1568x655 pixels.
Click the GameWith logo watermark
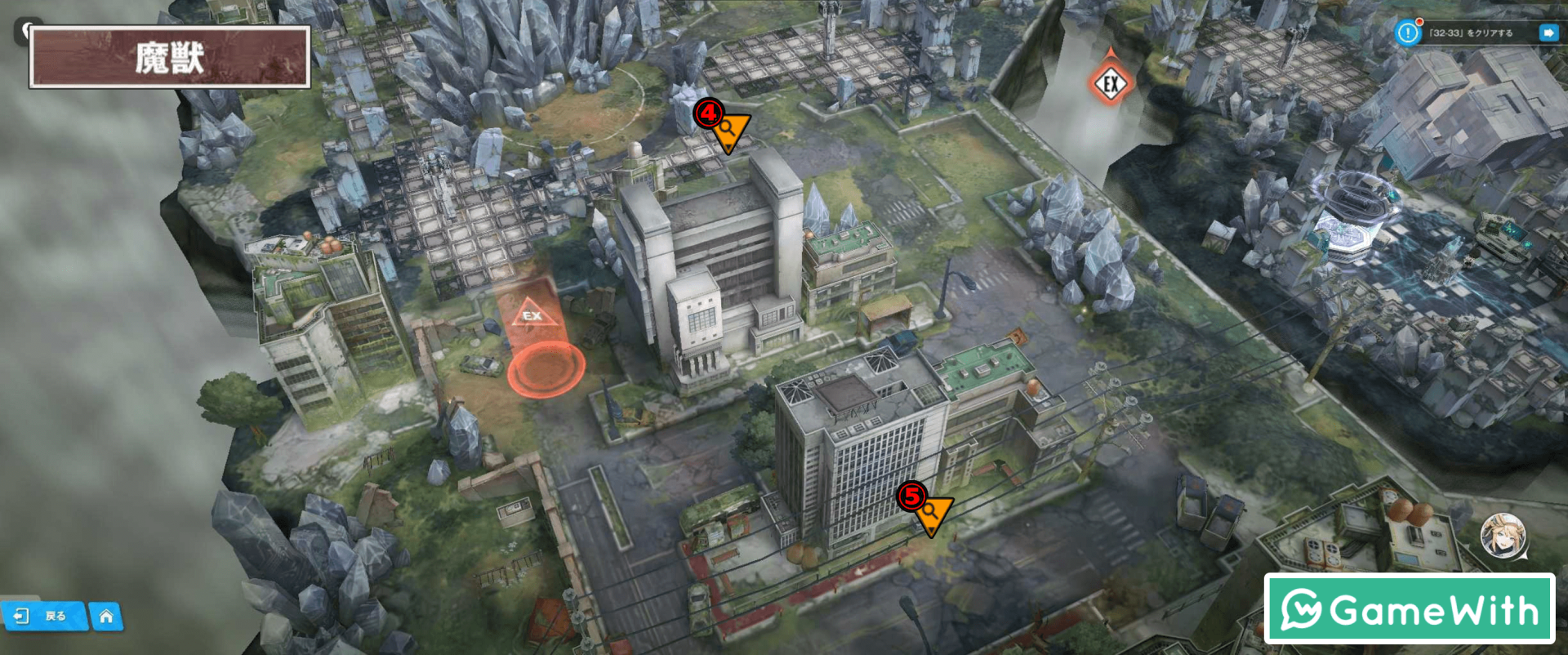click(1409, 609)
